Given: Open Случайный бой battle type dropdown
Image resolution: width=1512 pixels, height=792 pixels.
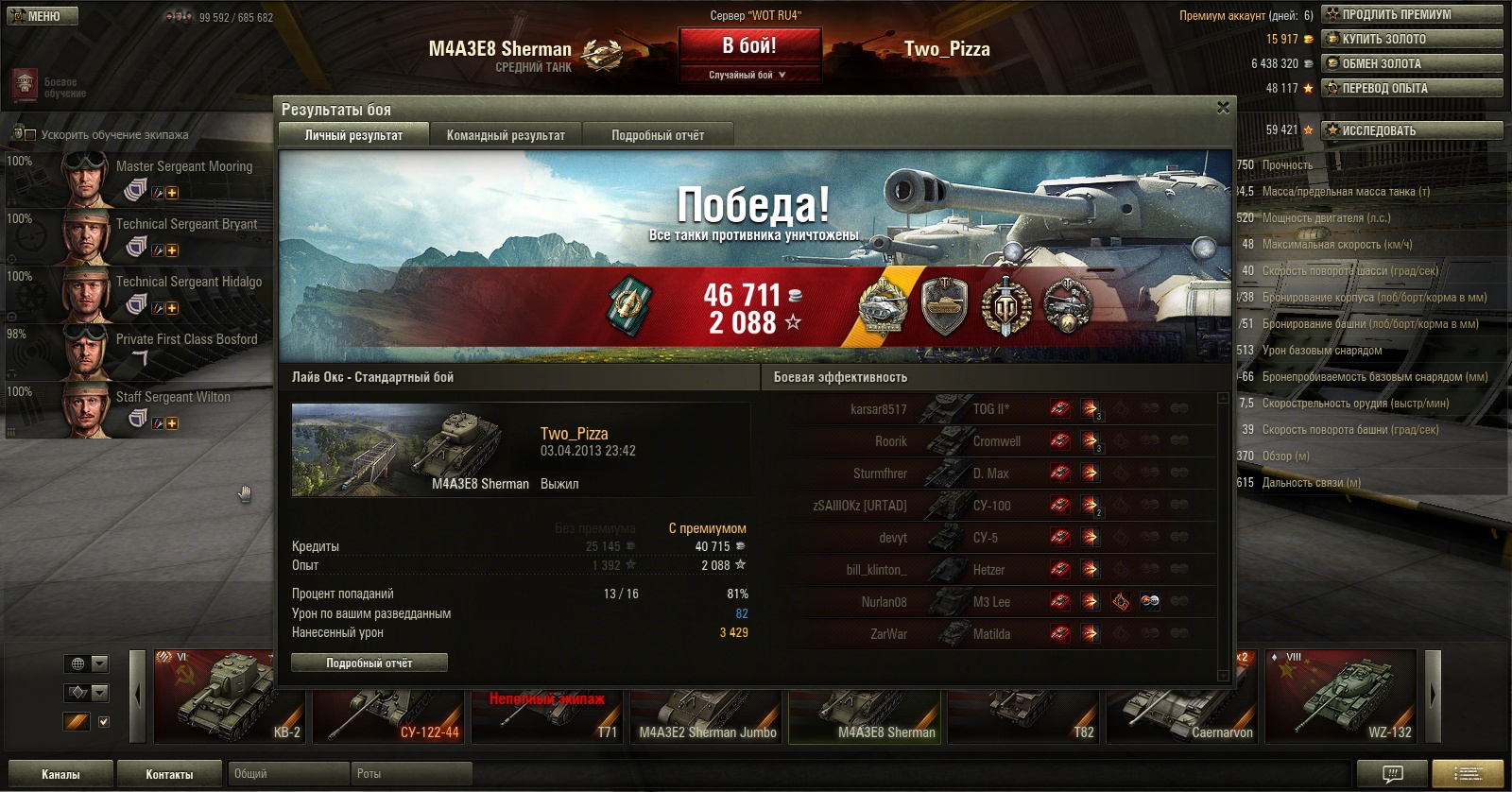Looking at the screenshot, I should pos(748,75).
